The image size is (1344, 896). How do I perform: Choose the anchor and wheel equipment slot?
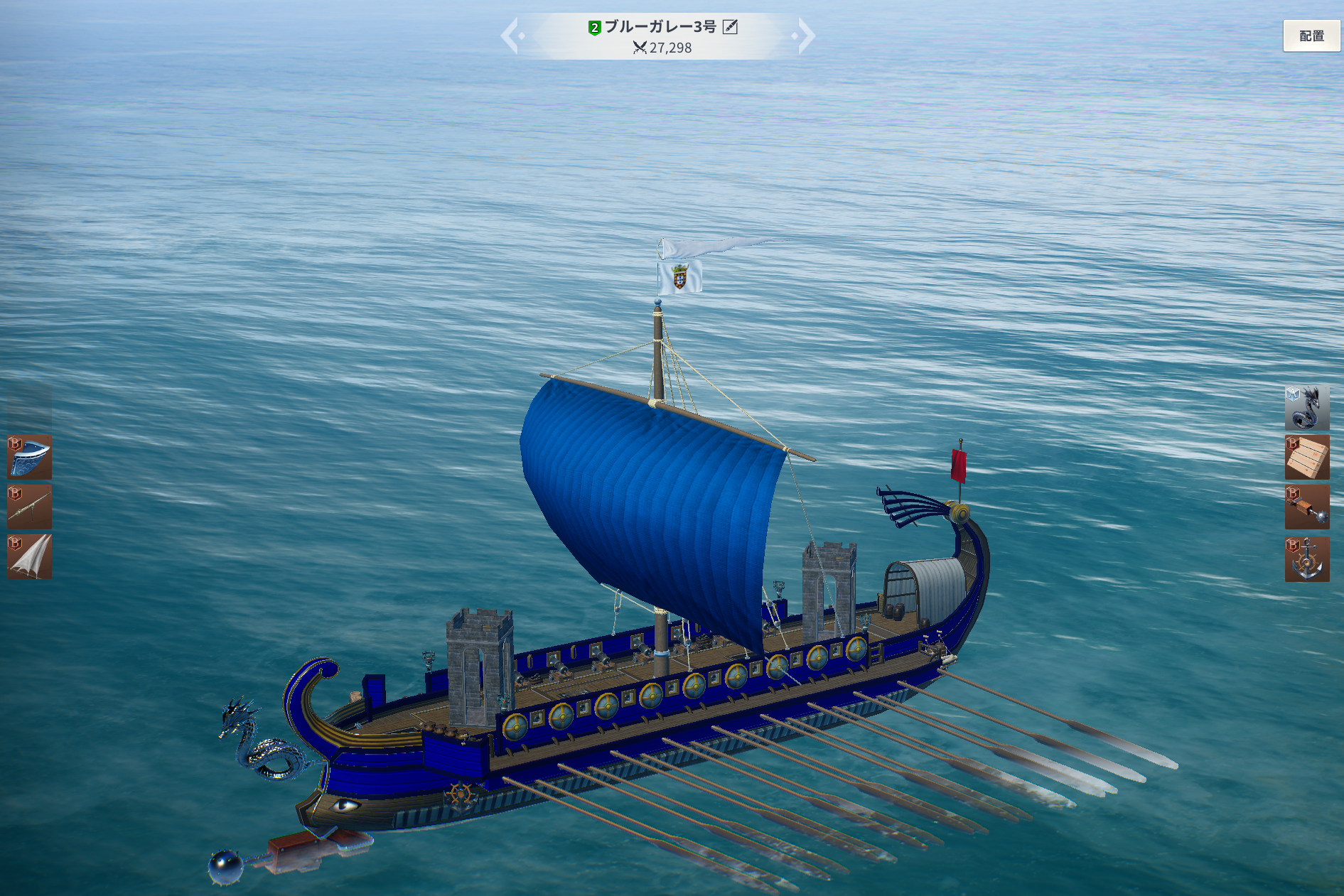1306,558
